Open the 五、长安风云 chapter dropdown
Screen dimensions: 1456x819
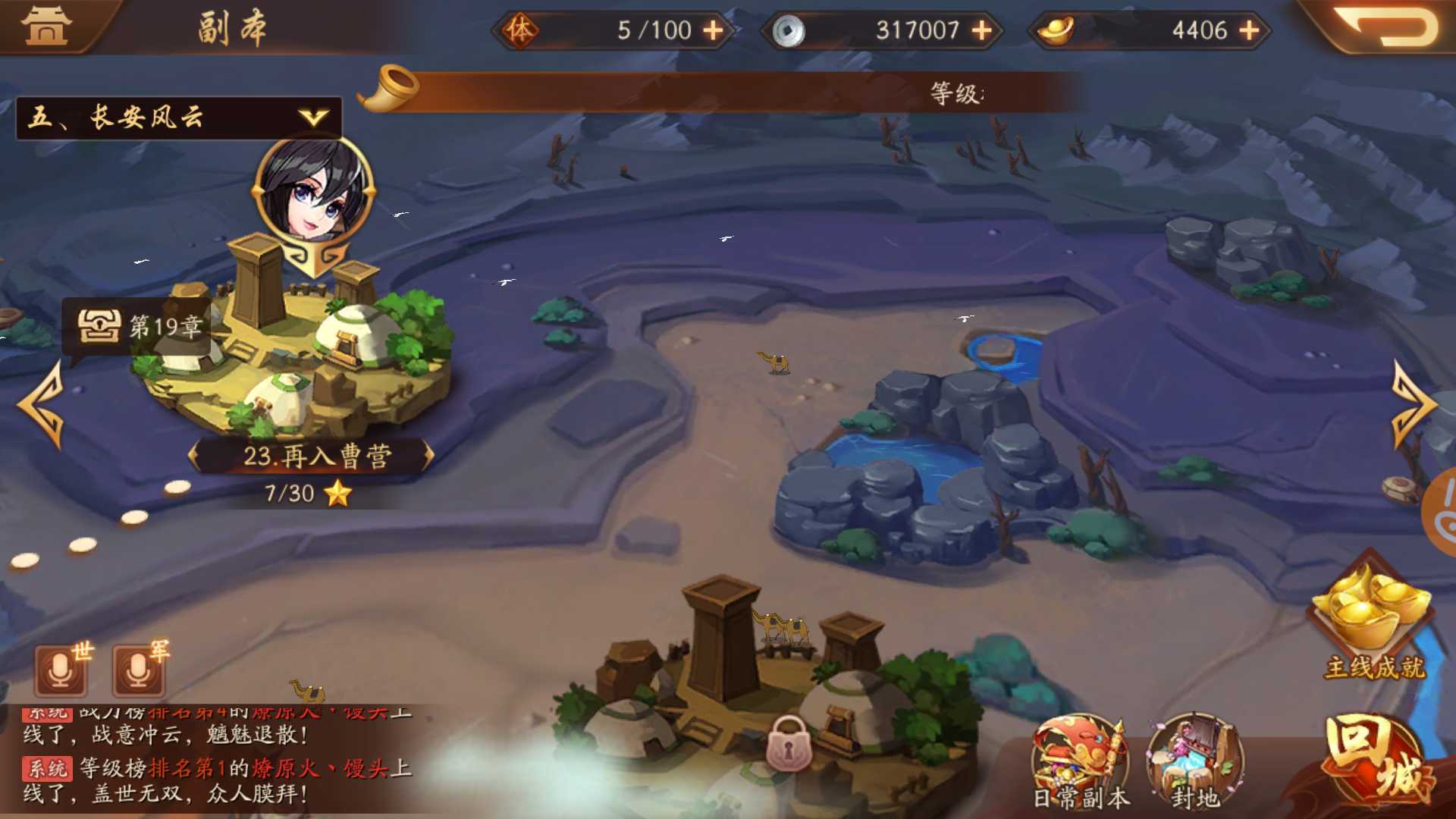tap(179, 118)
